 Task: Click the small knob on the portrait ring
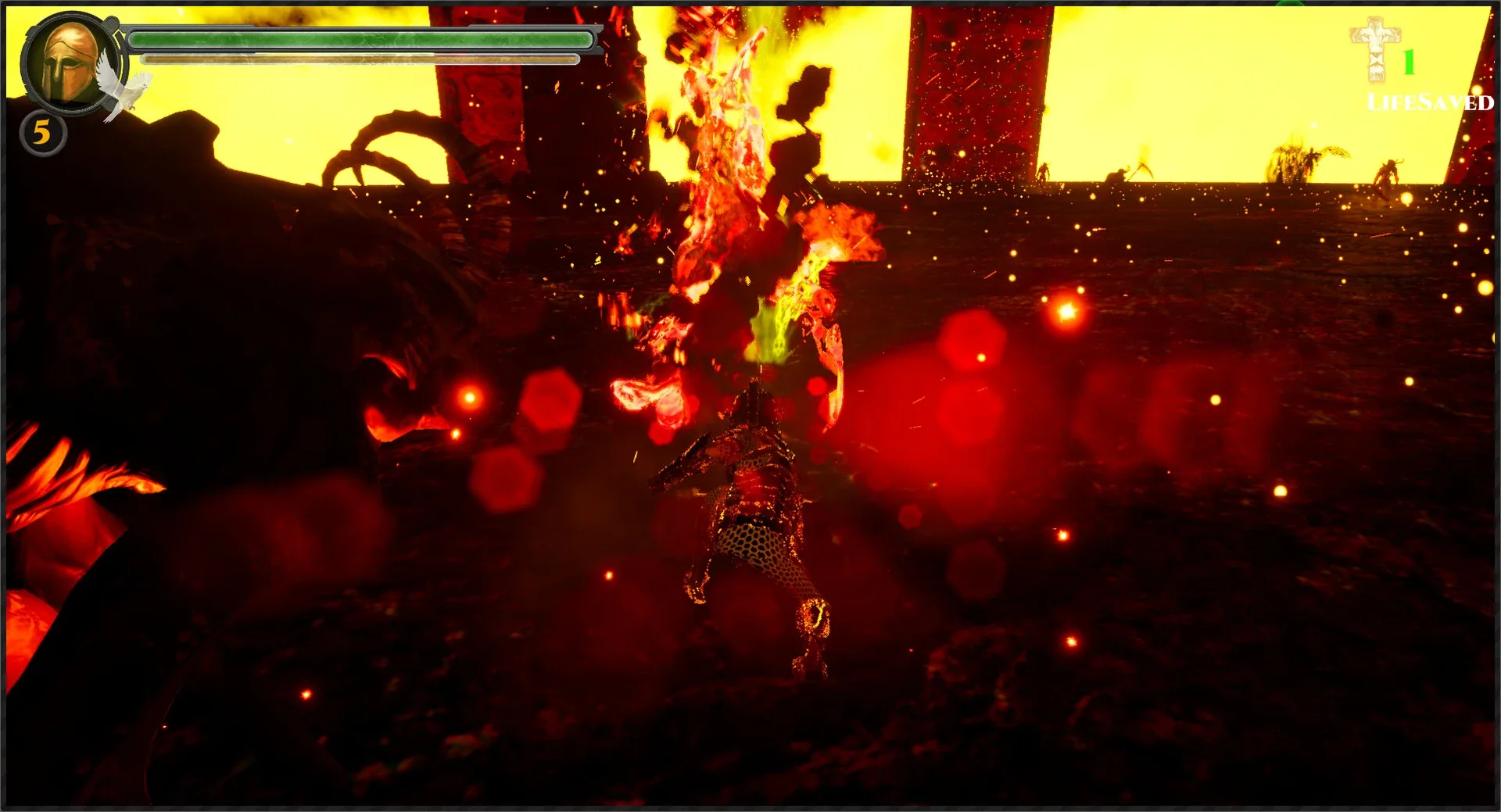tap(112, 21)
